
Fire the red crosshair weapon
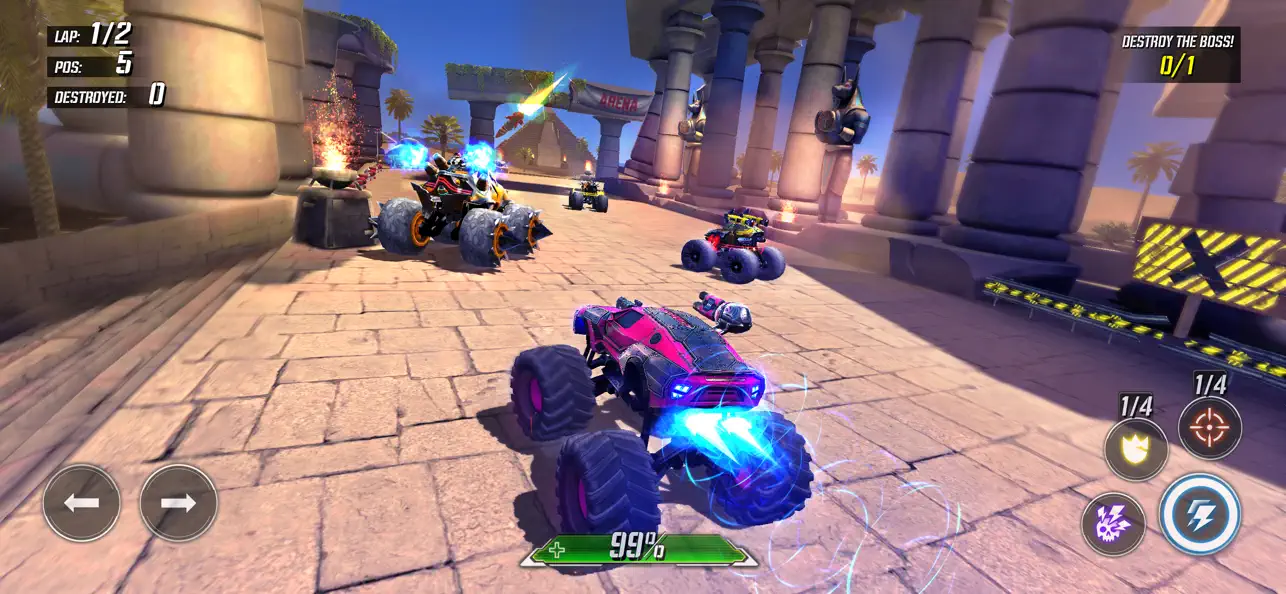(x=1210, y=427)
